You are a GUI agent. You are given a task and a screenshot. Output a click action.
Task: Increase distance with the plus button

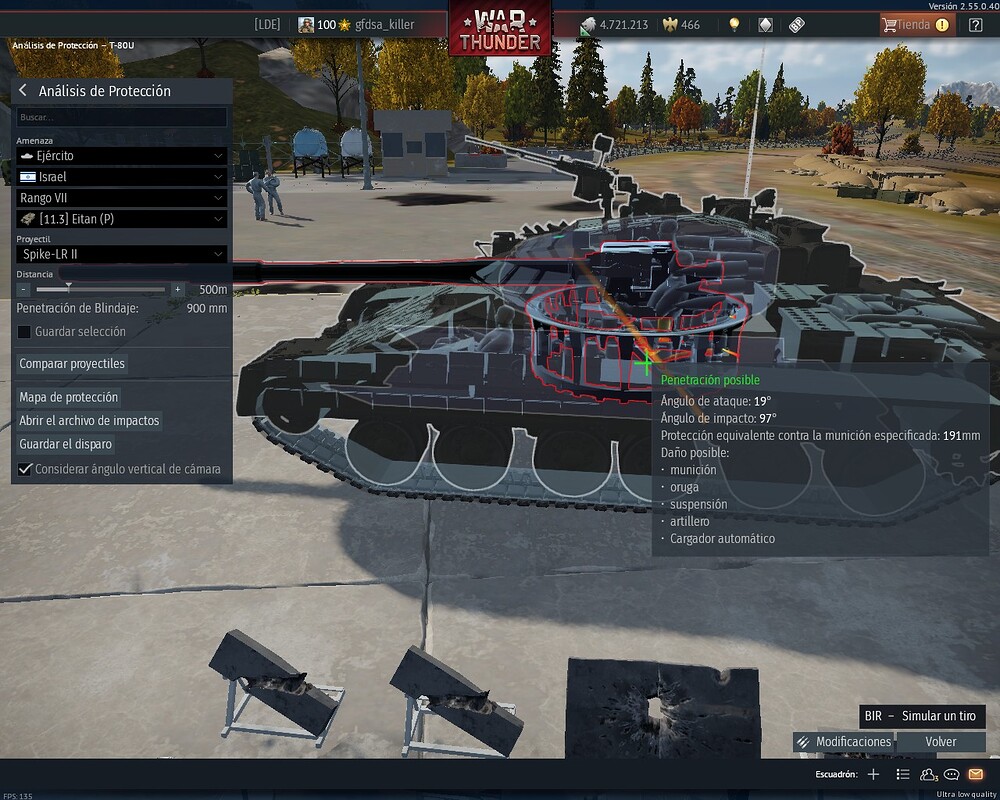click(178, 289)
